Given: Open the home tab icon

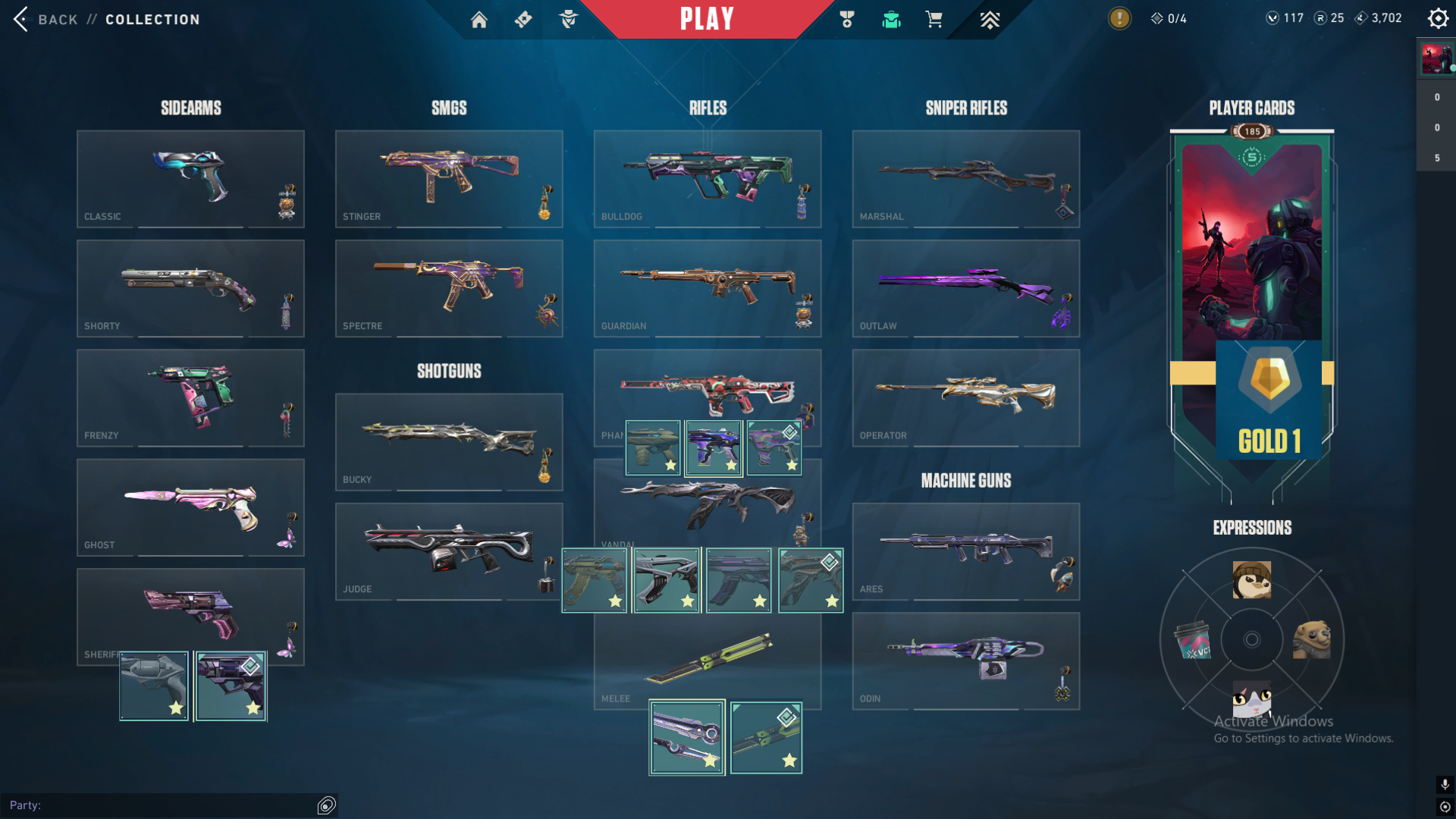Looking at the screenshot, I should click(479, 20).
